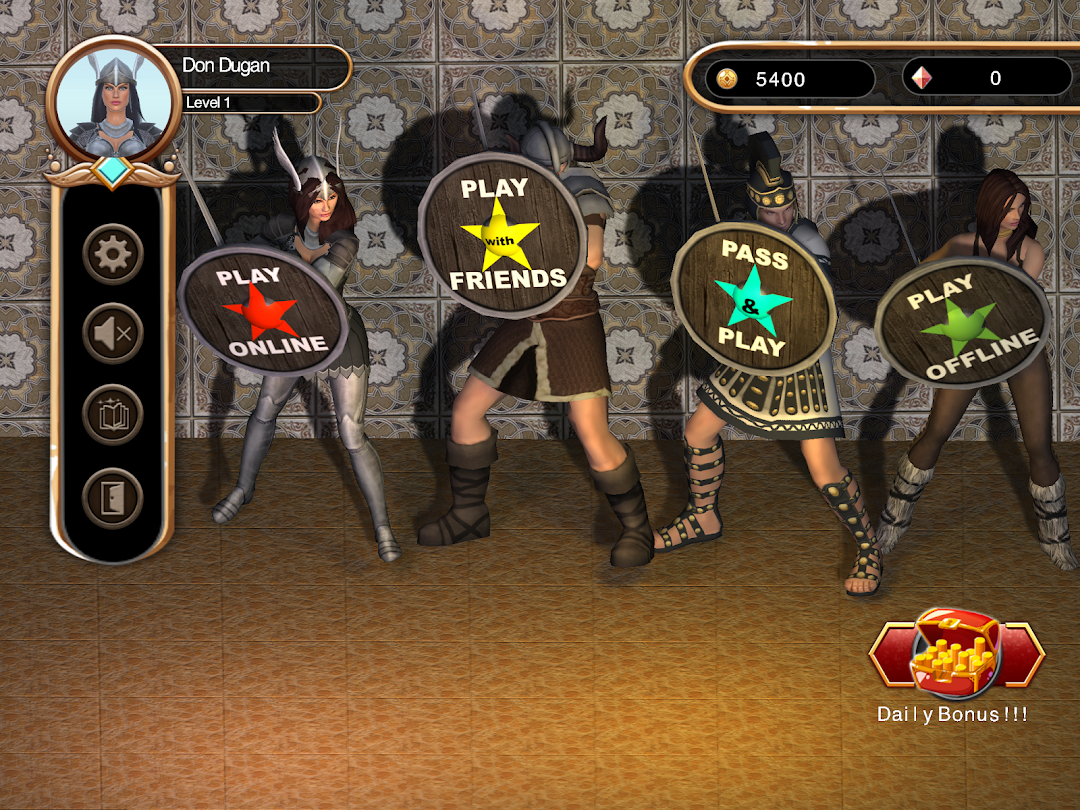Open the rule book icon
1080x810 pixels.
[x=113, y=415]
